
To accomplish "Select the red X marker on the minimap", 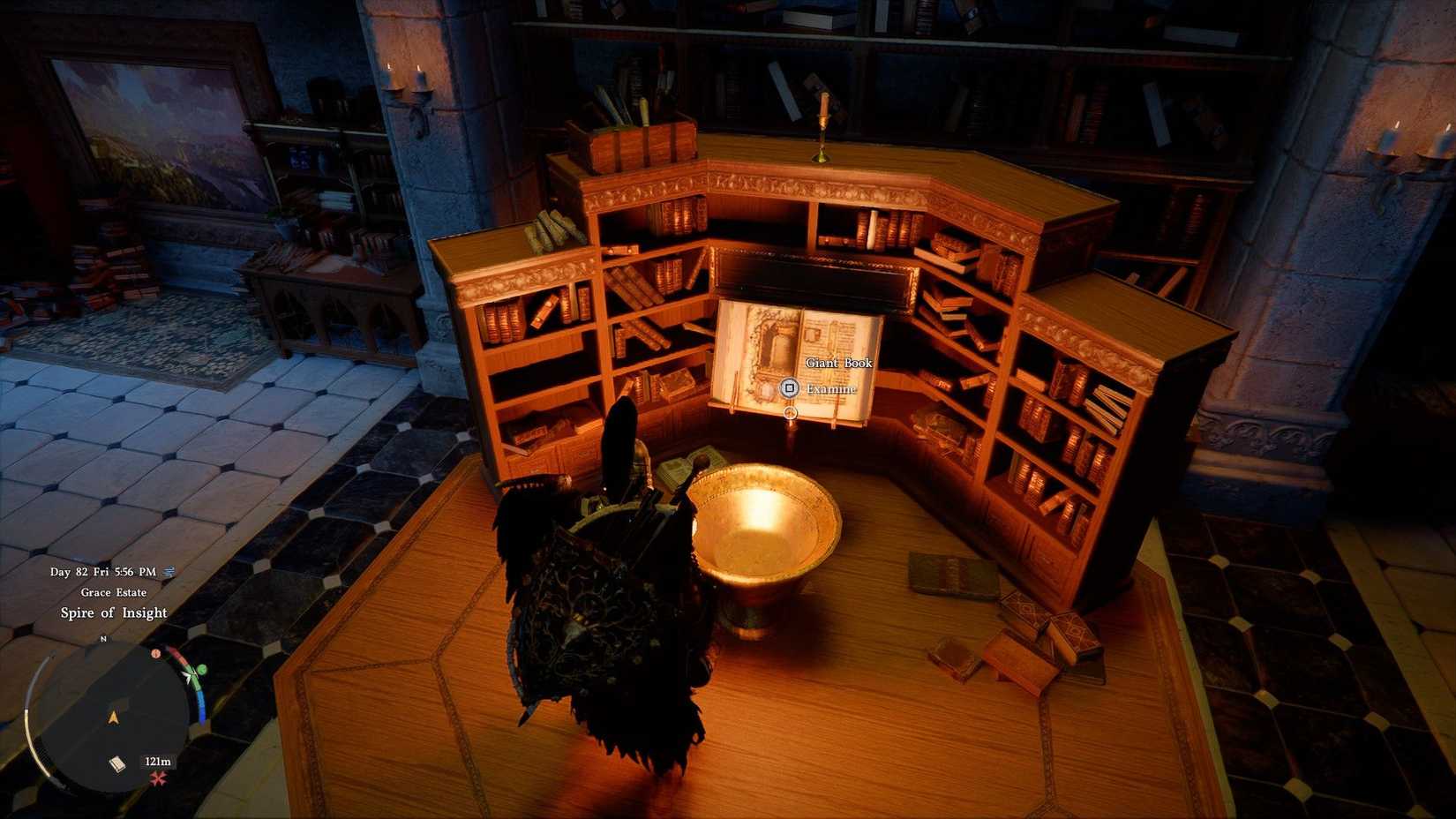I will (157, 778).
